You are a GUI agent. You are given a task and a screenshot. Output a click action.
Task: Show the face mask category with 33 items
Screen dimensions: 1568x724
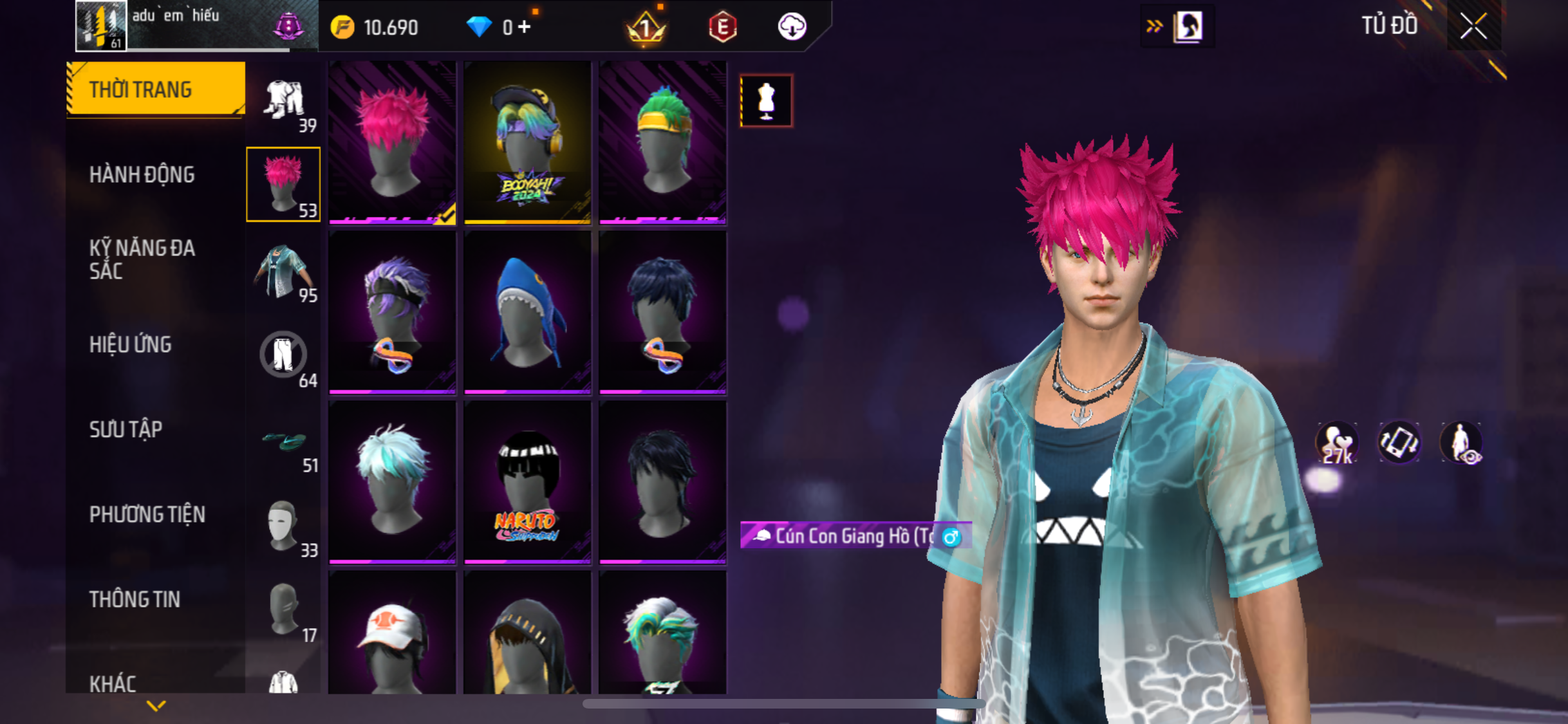click(284, 526)
